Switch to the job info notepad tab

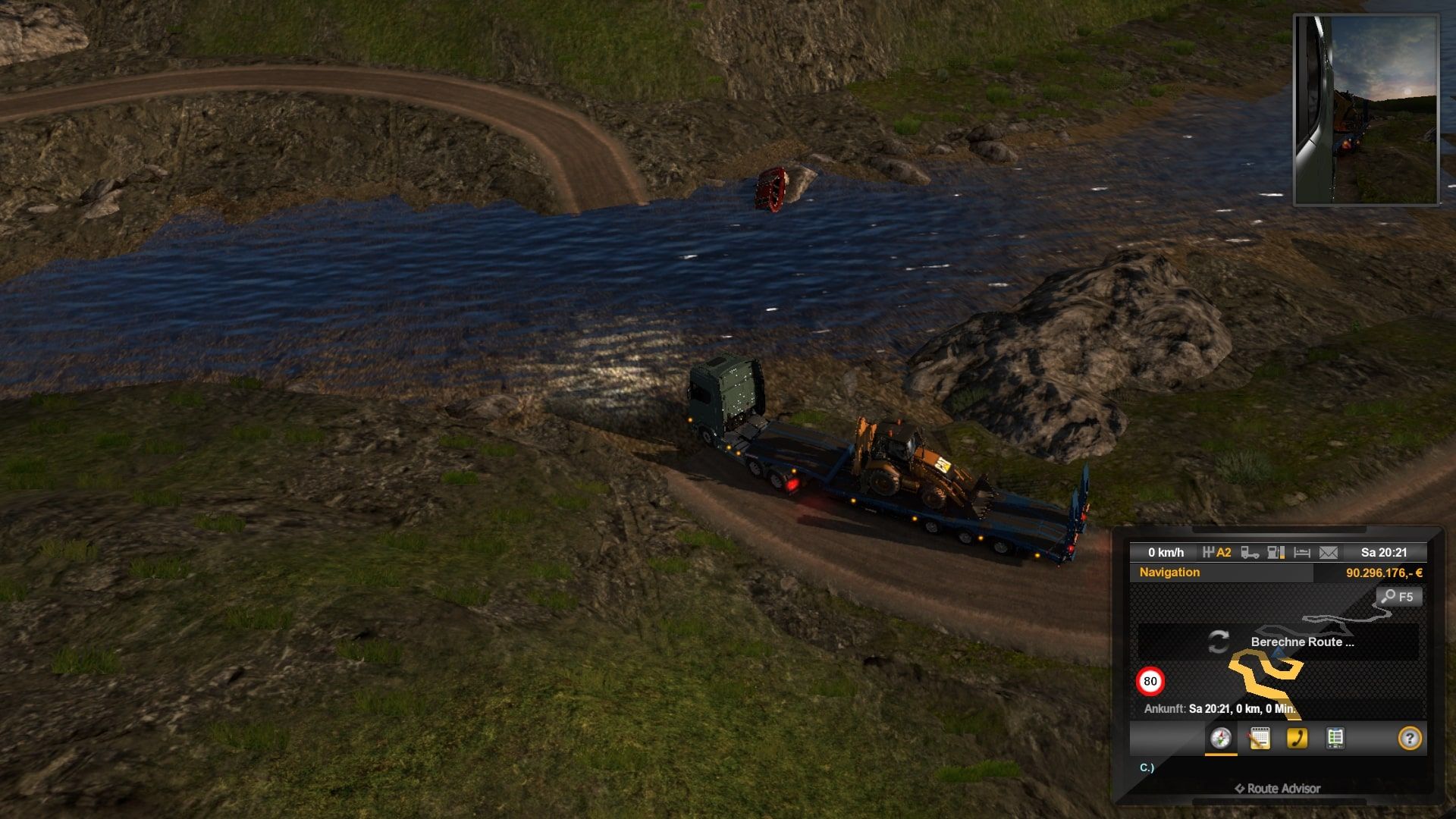point(1259,738)
